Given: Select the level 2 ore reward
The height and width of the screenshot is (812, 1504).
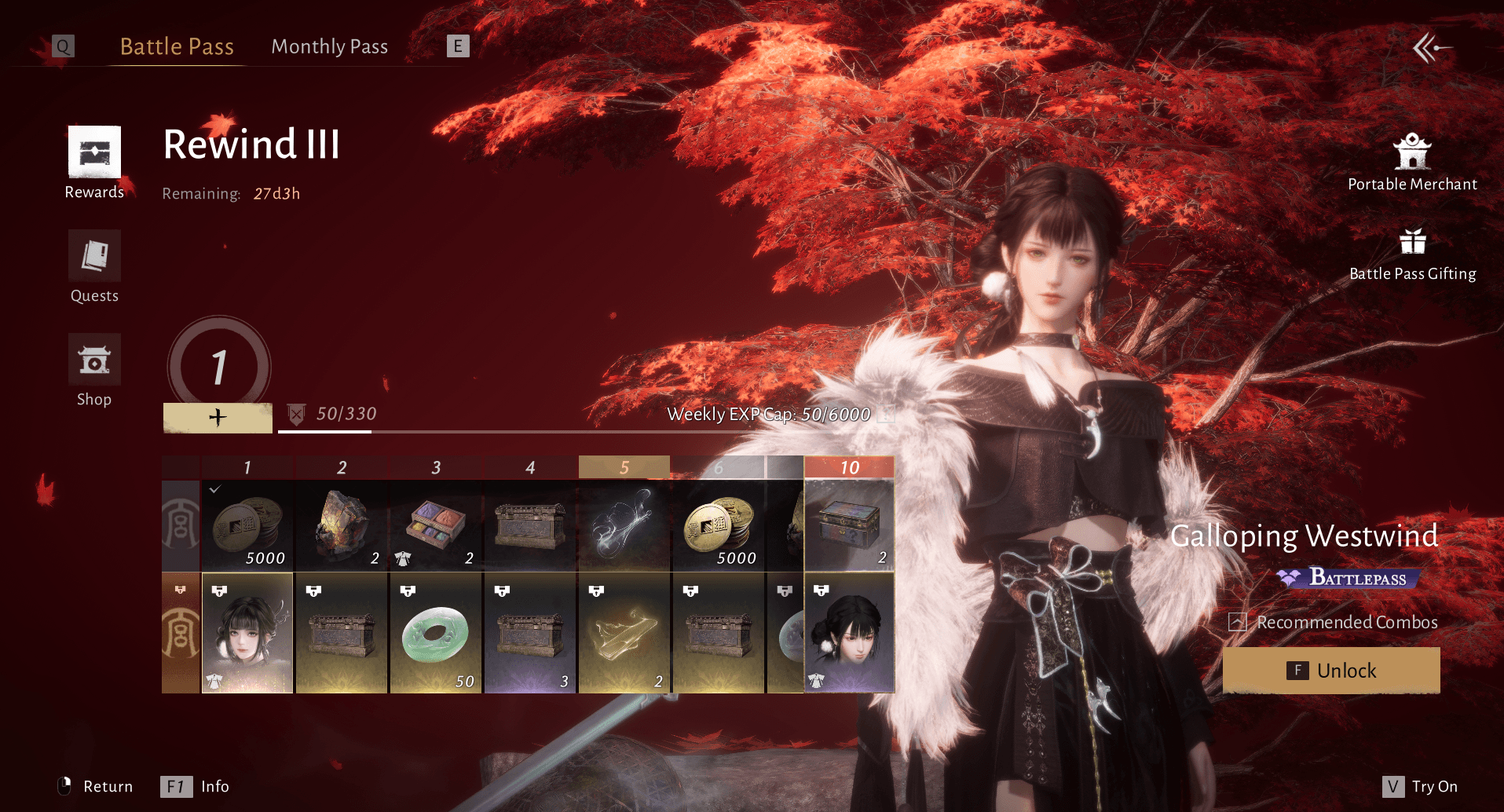Looking at the screenshot, I should (x=342, y=525).
